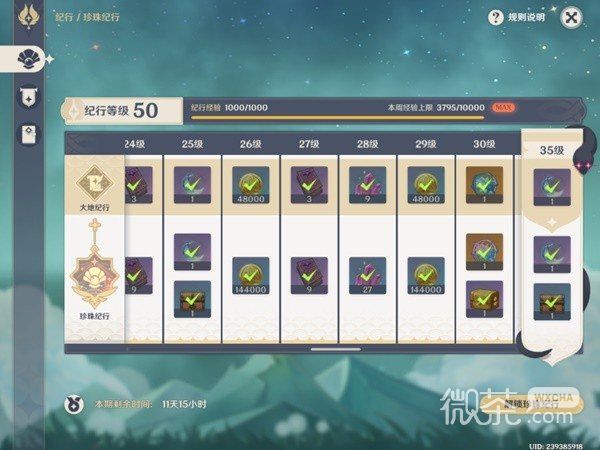The image size is (600, 450).
Task: Select the level 26 pearl 144000 Mora reward
Action: coord(250,276)
